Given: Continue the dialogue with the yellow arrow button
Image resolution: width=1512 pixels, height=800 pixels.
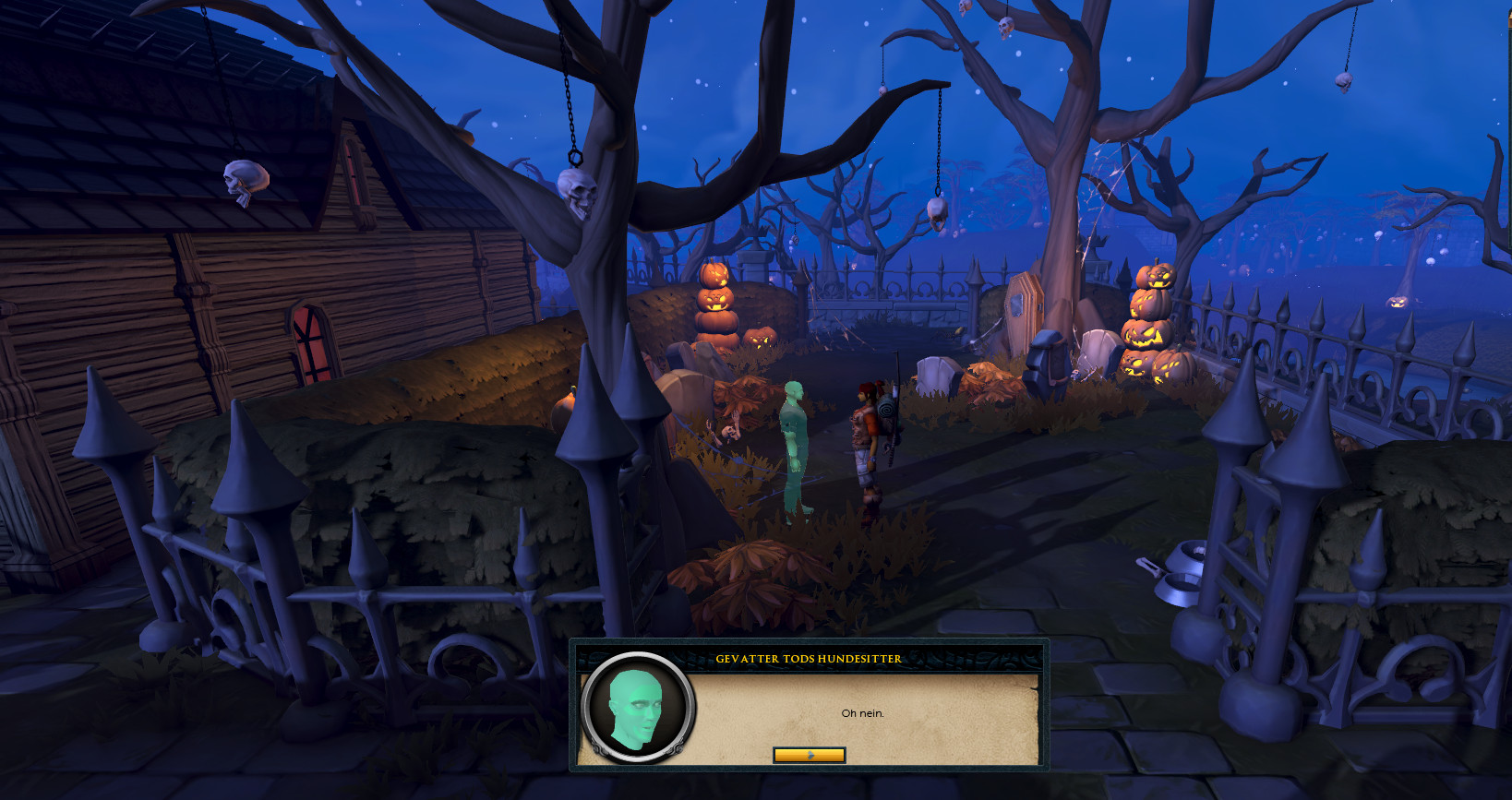Looking at the screenshot, I should point(809,755).
